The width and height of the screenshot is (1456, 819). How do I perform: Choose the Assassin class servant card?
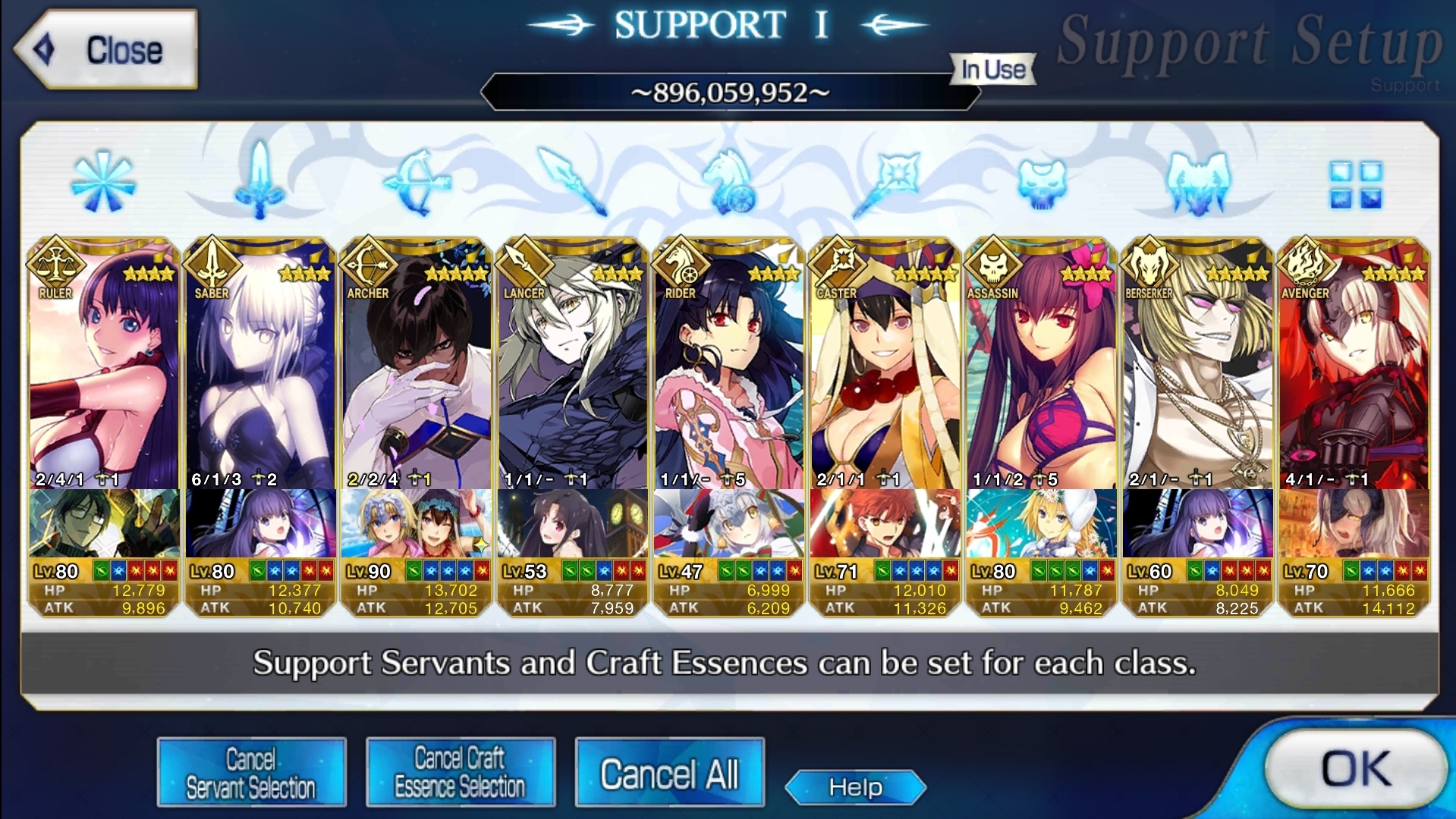click(x=1042, y=372)
